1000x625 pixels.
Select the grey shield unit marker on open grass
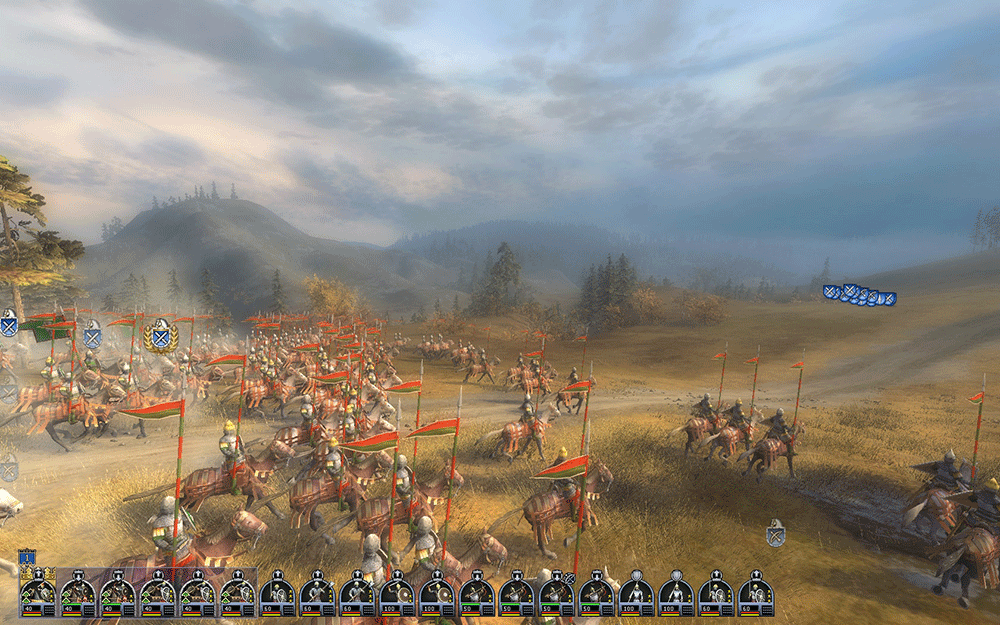tap(775, 533)
